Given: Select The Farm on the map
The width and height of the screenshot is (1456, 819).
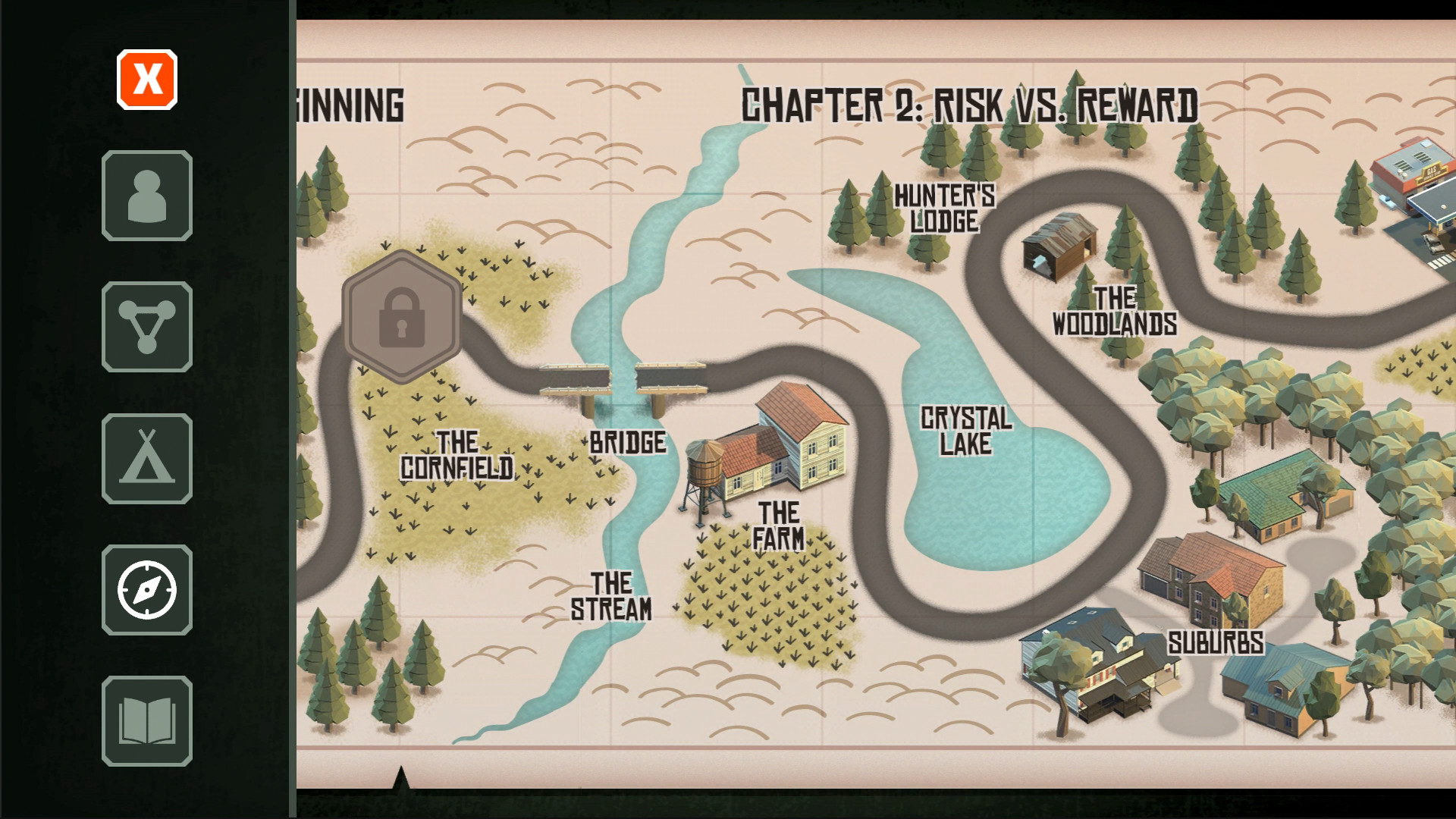Looking at the screenshot, I should [777, 524].
